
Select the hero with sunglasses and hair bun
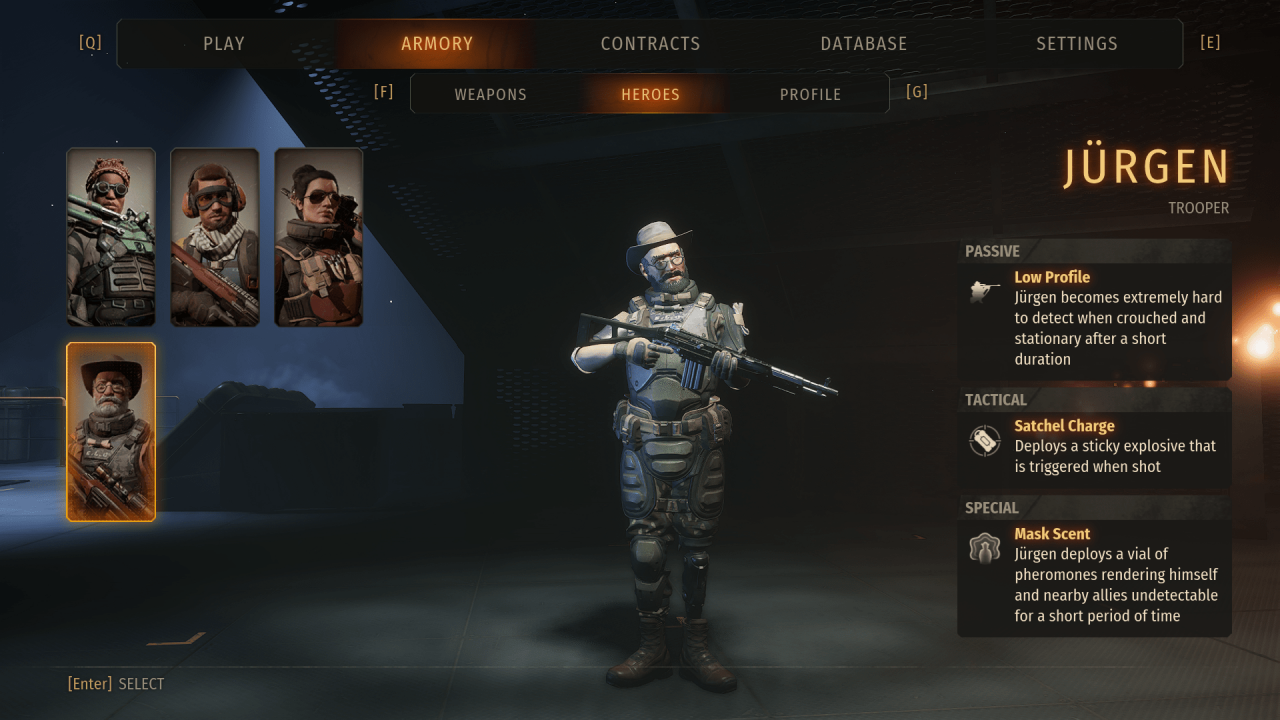point(319,237)
